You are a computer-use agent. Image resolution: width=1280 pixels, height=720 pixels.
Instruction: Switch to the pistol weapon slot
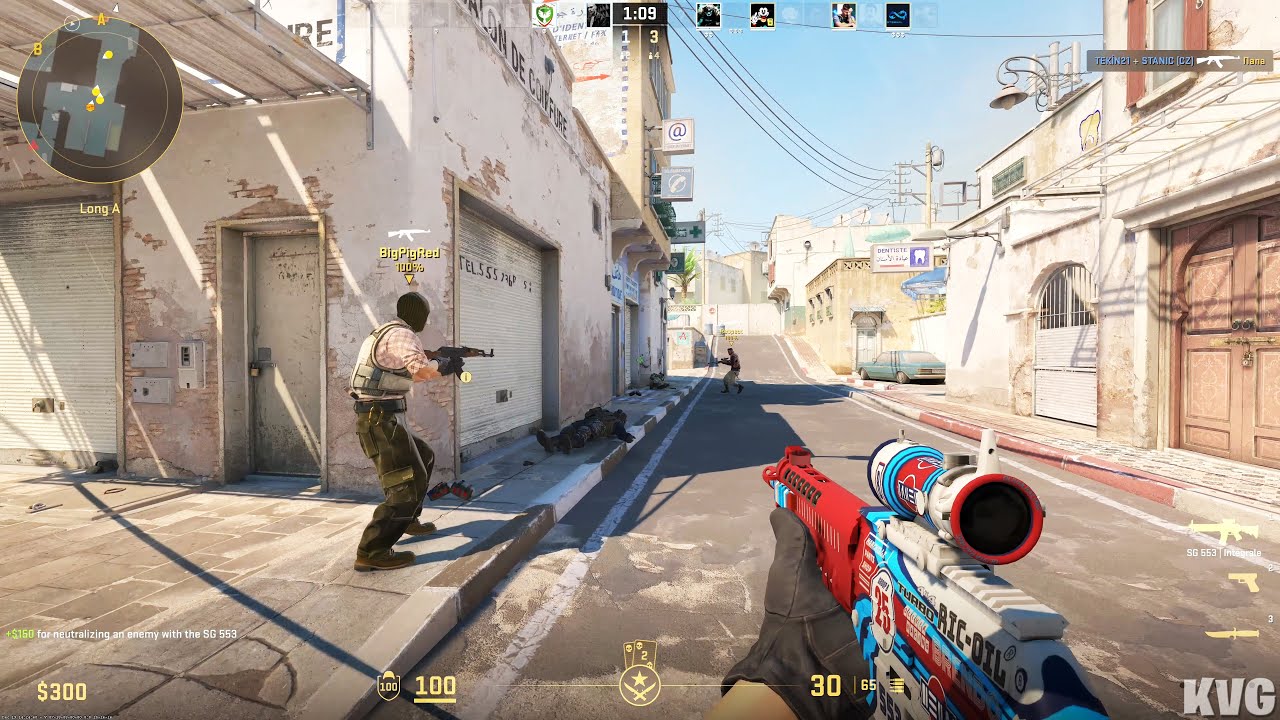click(x=1243, y=582)
